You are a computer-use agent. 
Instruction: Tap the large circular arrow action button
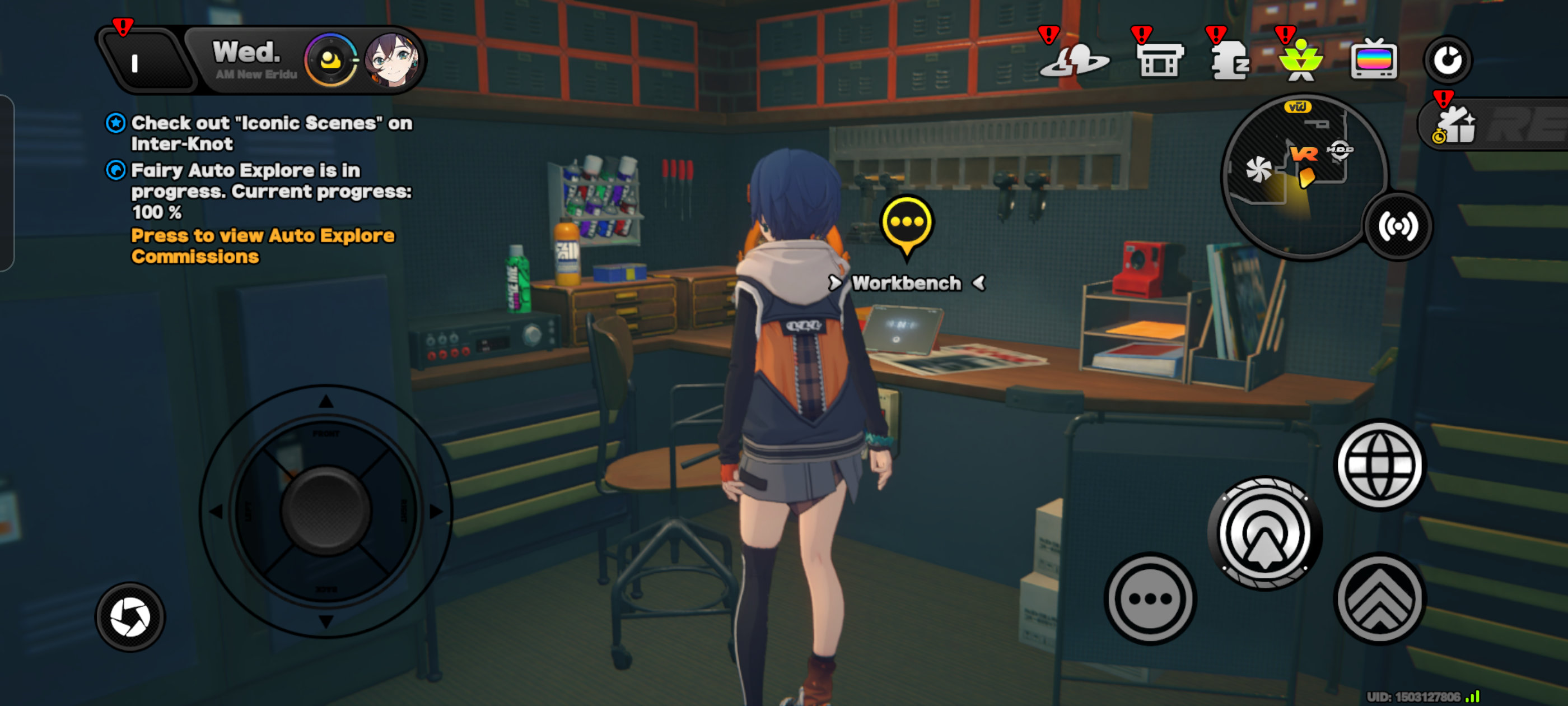click(x=1264, y=533)
